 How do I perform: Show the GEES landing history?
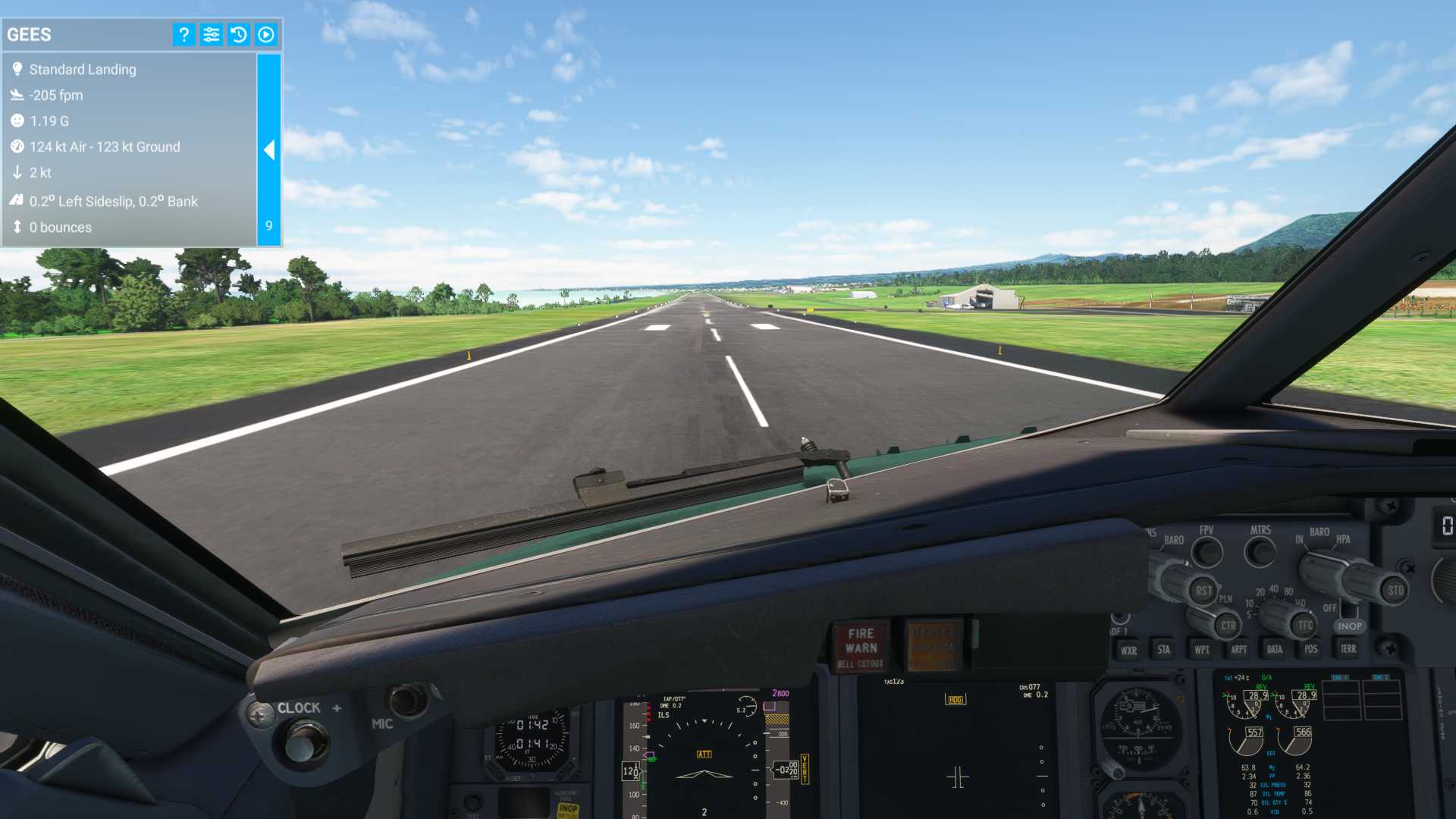click(238, 34)
